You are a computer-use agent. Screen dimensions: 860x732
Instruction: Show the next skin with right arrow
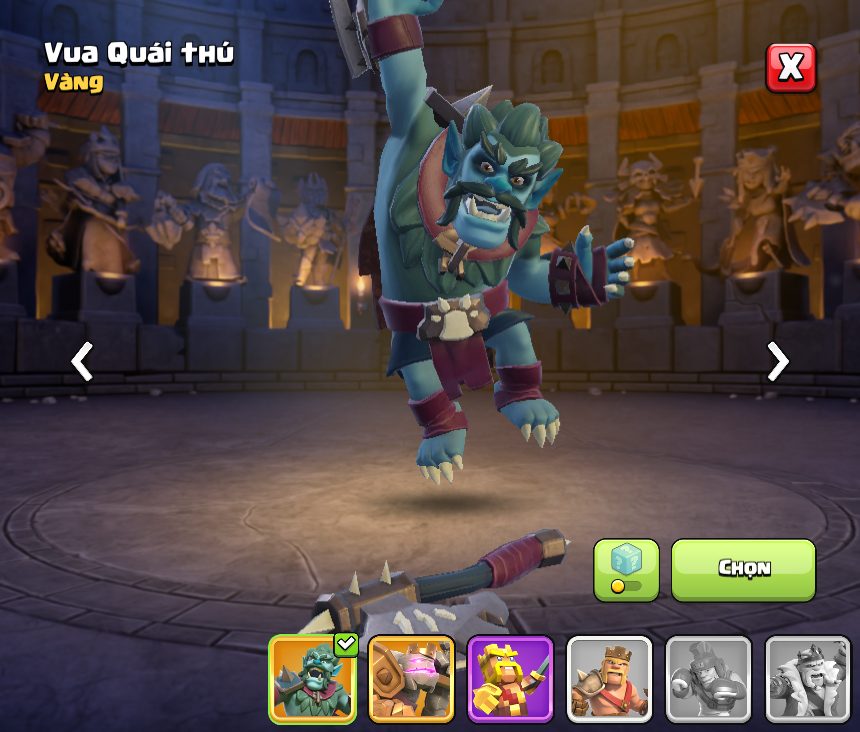(x=777, y=361)
